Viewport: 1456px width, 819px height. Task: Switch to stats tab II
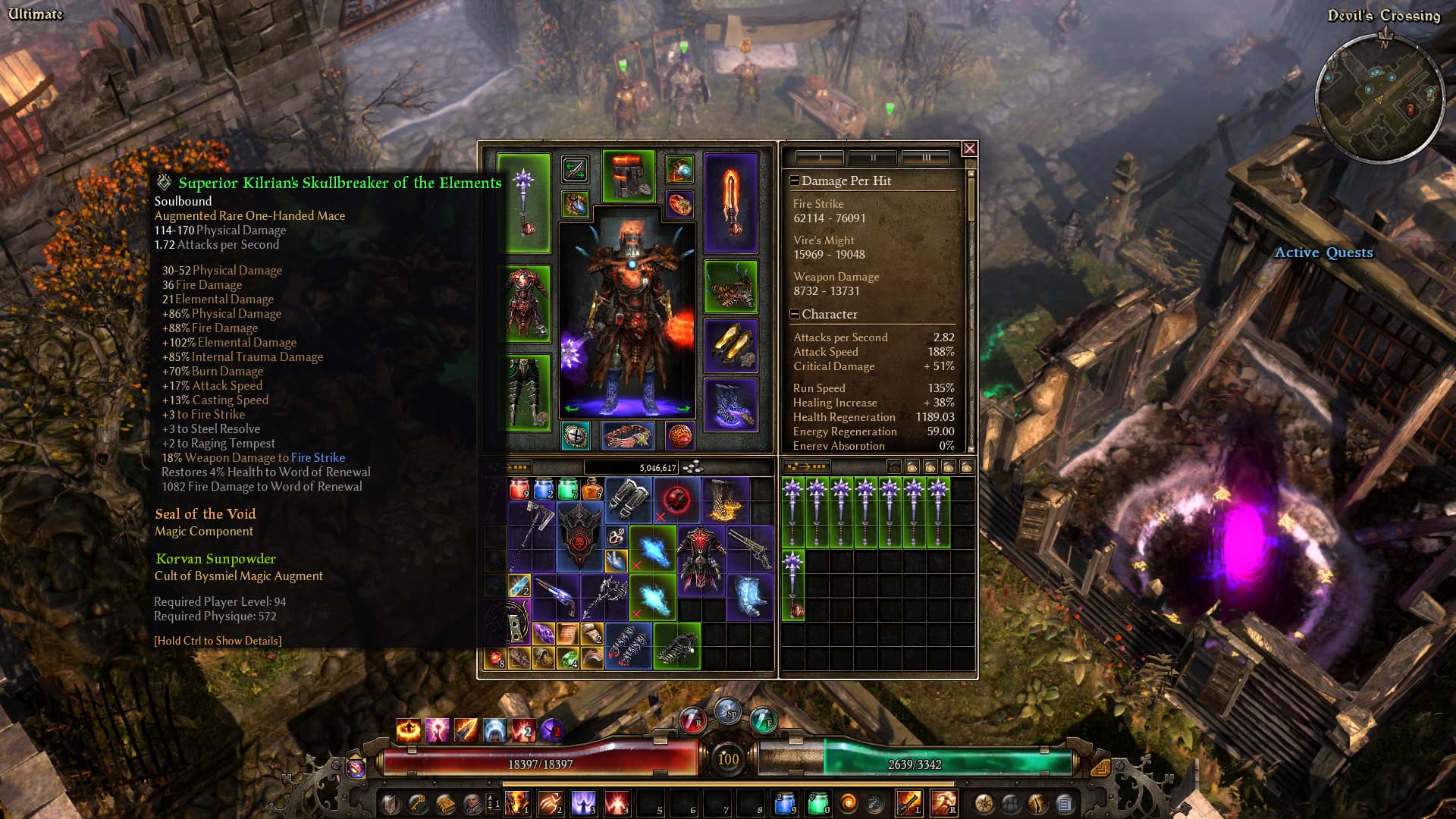tap(873, 158)
